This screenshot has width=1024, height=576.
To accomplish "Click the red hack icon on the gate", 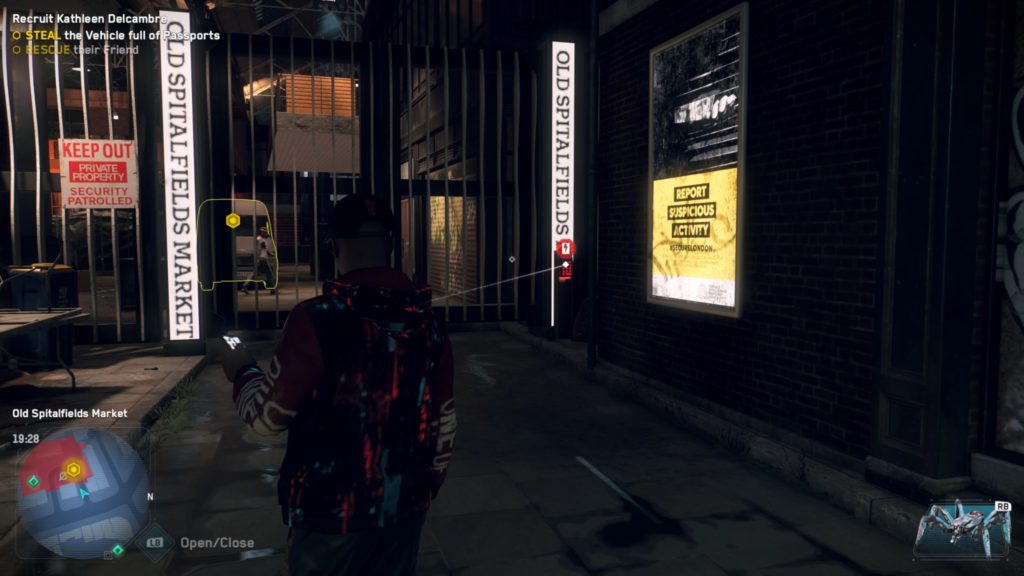I will click(565, 248).
